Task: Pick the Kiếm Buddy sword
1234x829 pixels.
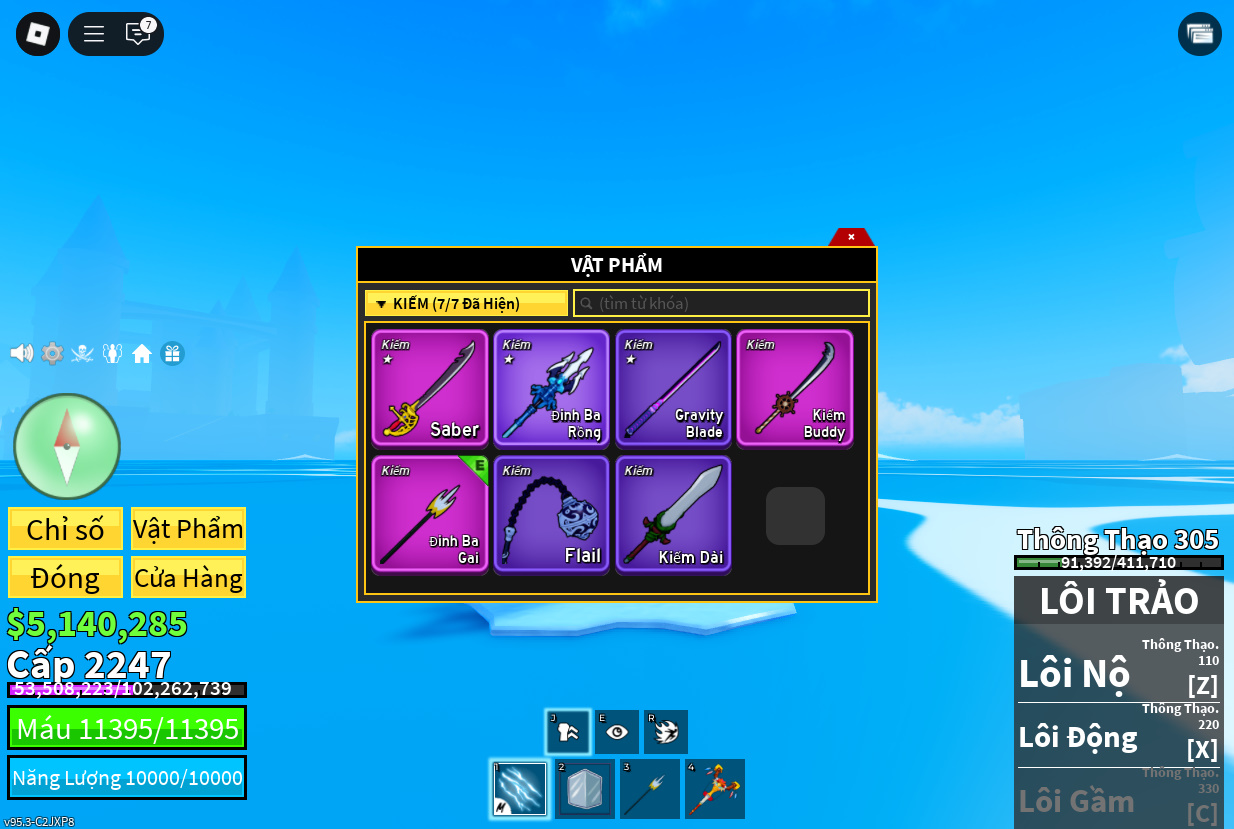Action: pyautogui.click(x=795, y=388)
